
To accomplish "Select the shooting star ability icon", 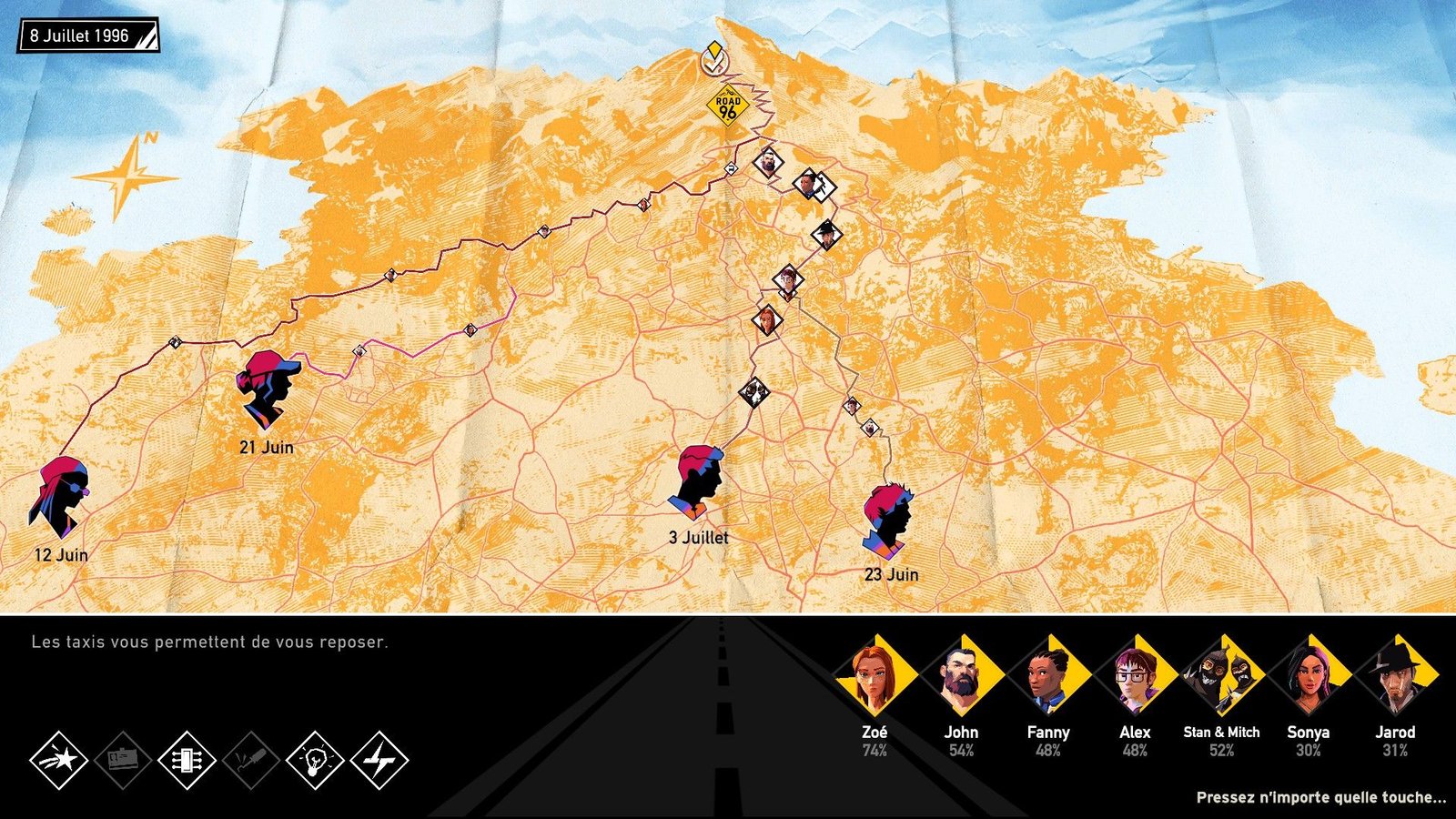I will (59, 760).
